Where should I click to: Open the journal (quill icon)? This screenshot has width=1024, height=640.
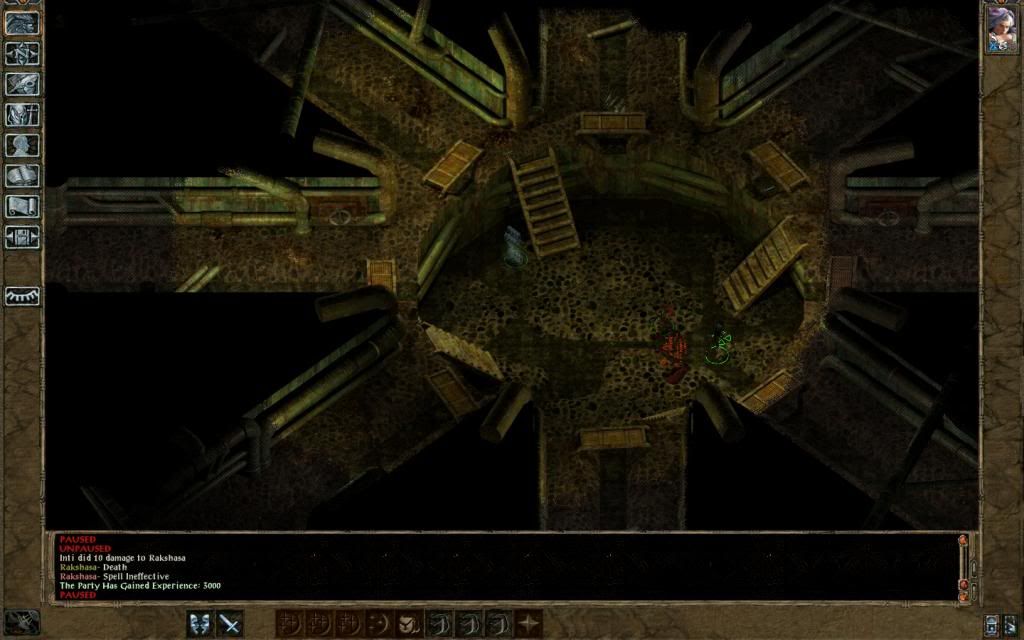(21, 84)
